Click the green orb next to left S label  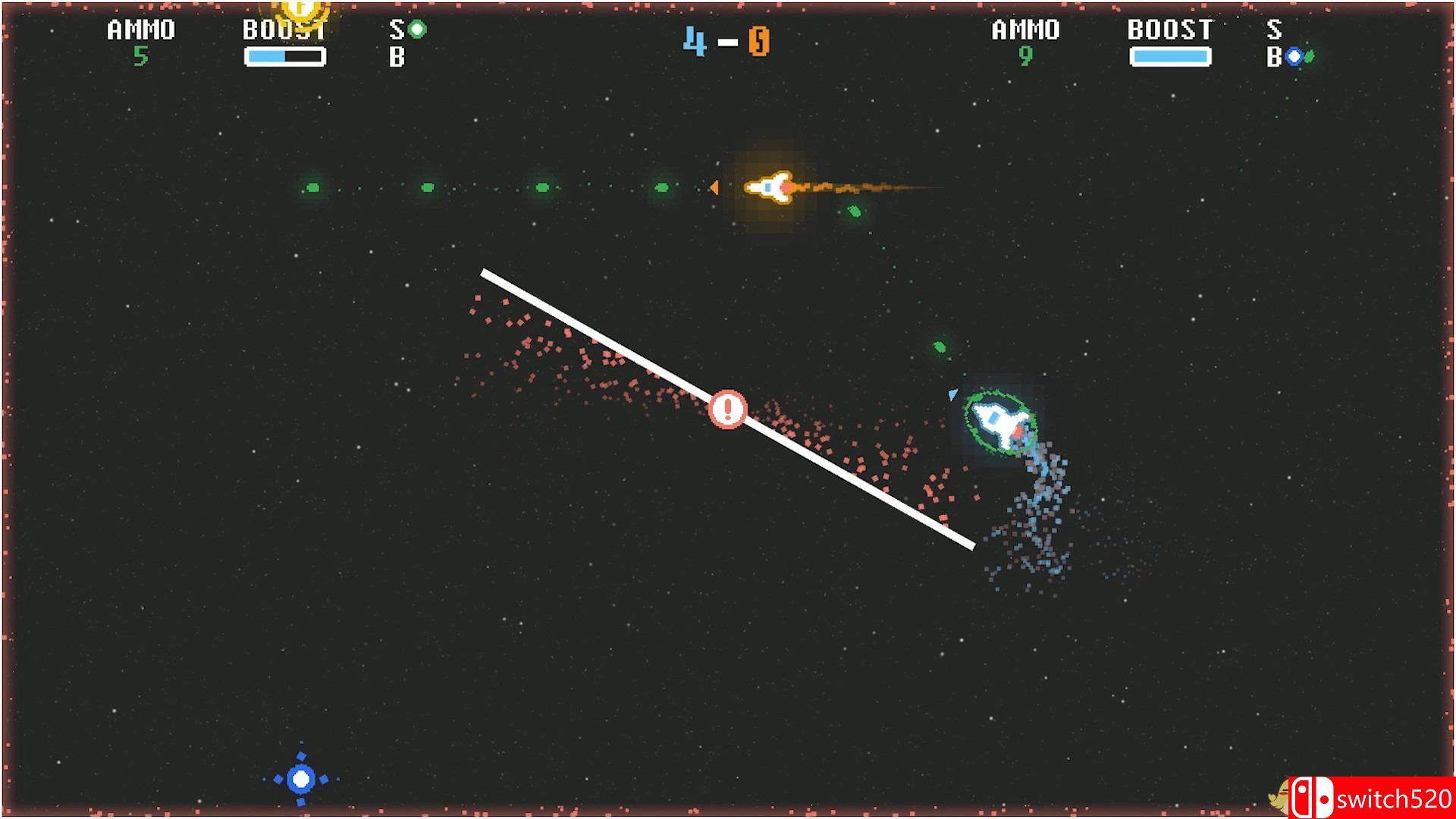click(416, 30)
